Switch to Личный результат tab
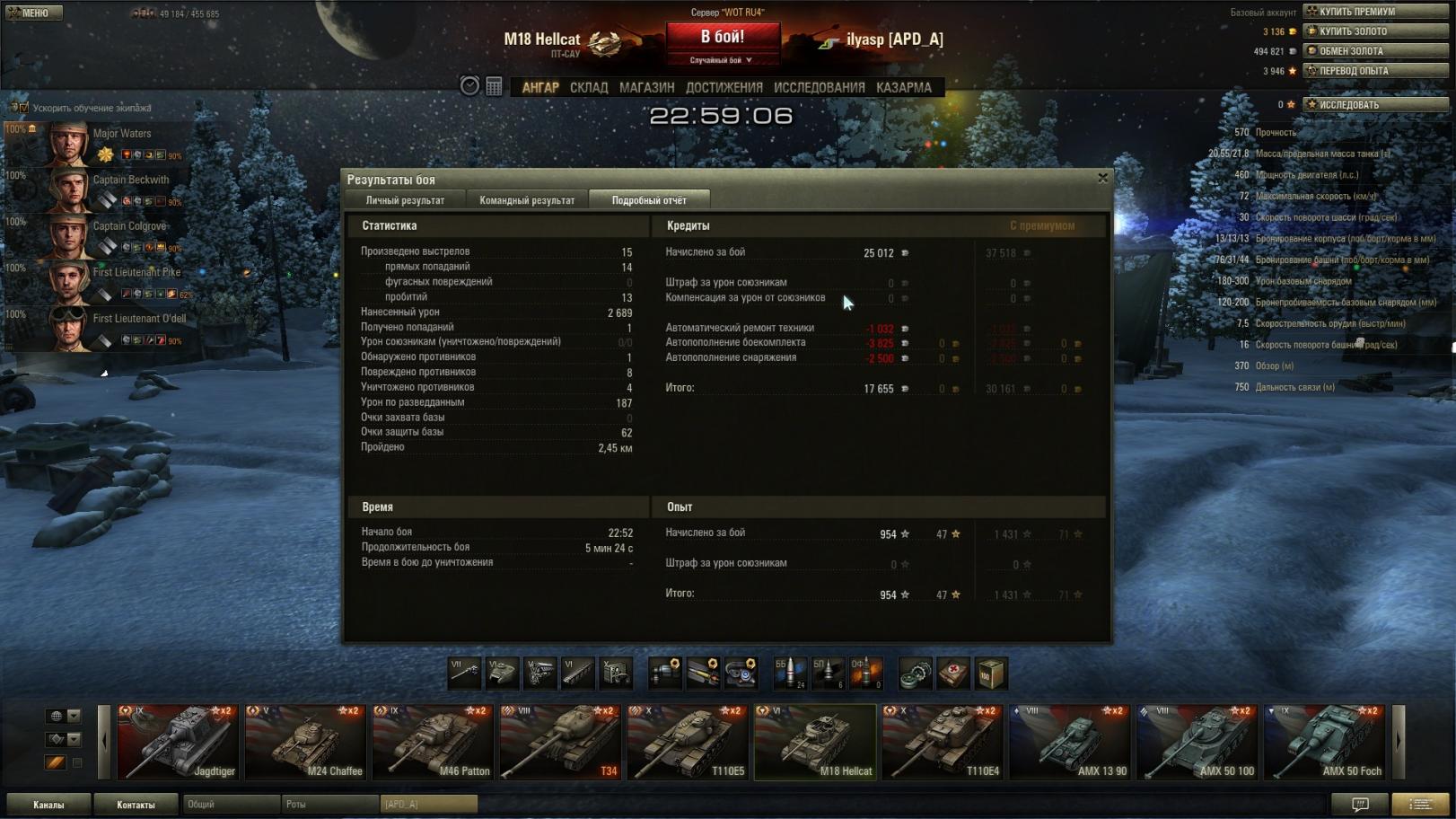The width and height of the screenshot is (1456, 819). [x=405, y=200]
